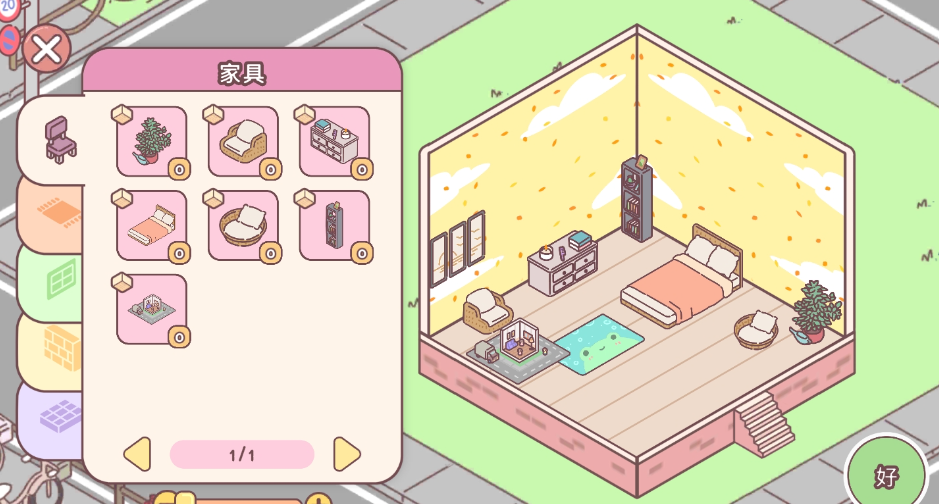This screenshot has width=939, height=504.
Task: Confirm with the green 好 button
Action: coord(886,475)
